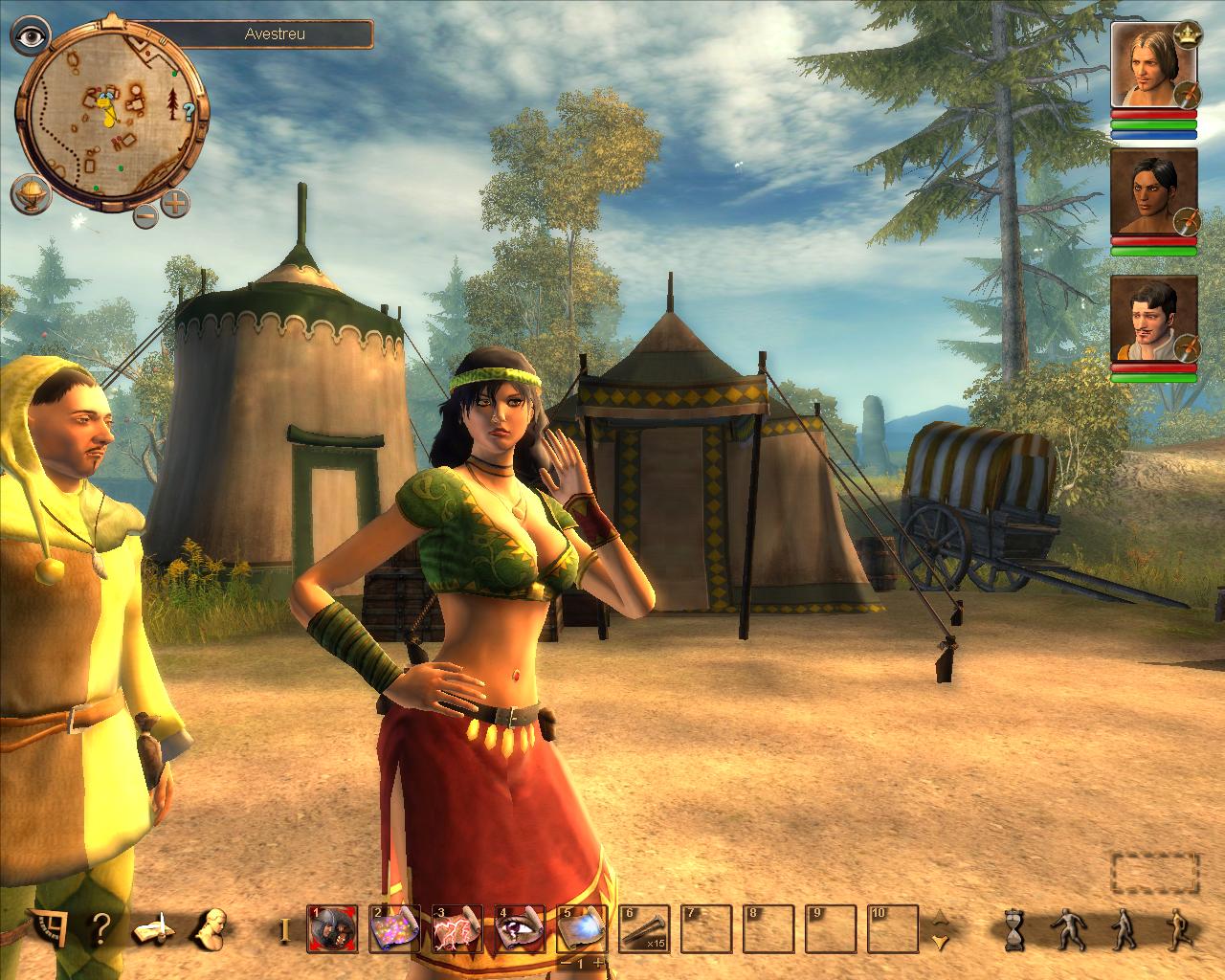
Task: Click the hourglass pause icon
Action: (x=1013, y=928)
